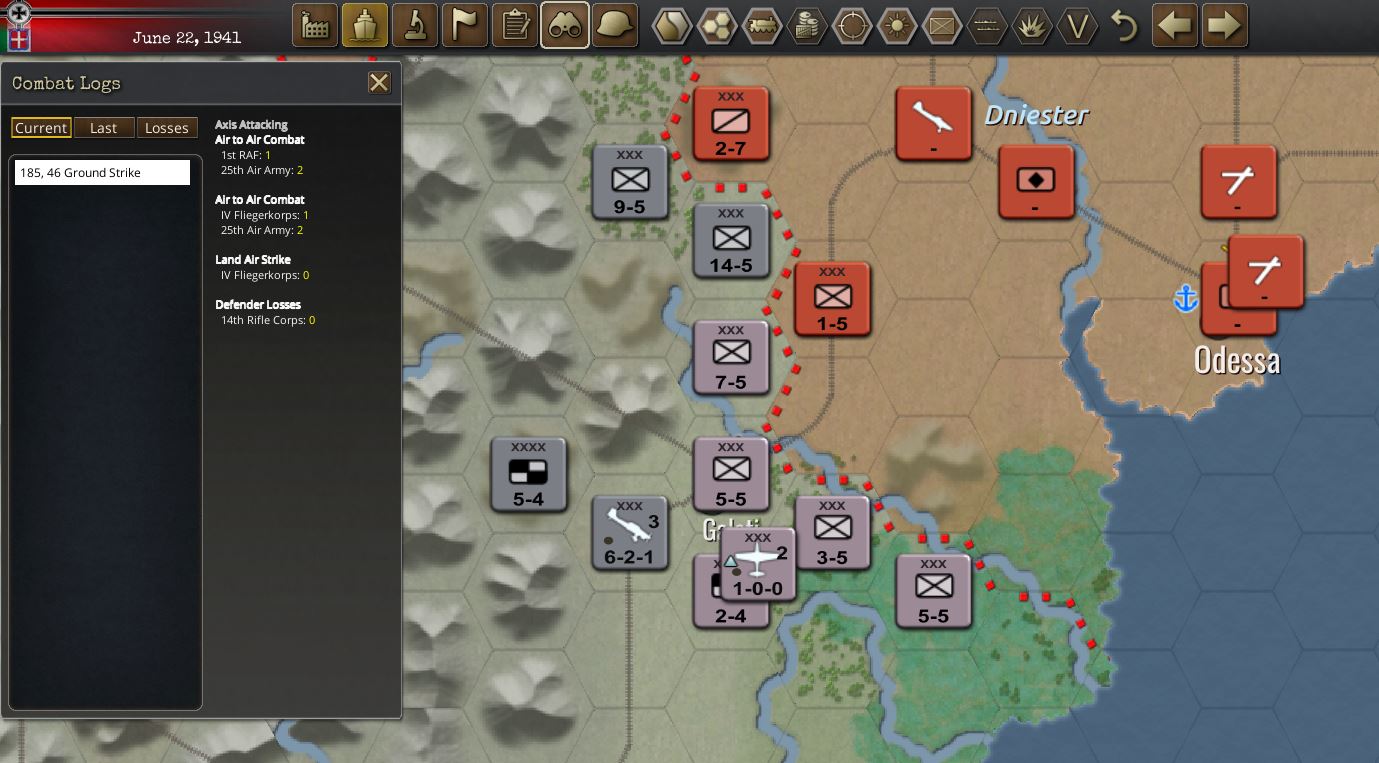
Task: Select the helmet units icon
Action: pyautogui.click(x=613, y=25)
